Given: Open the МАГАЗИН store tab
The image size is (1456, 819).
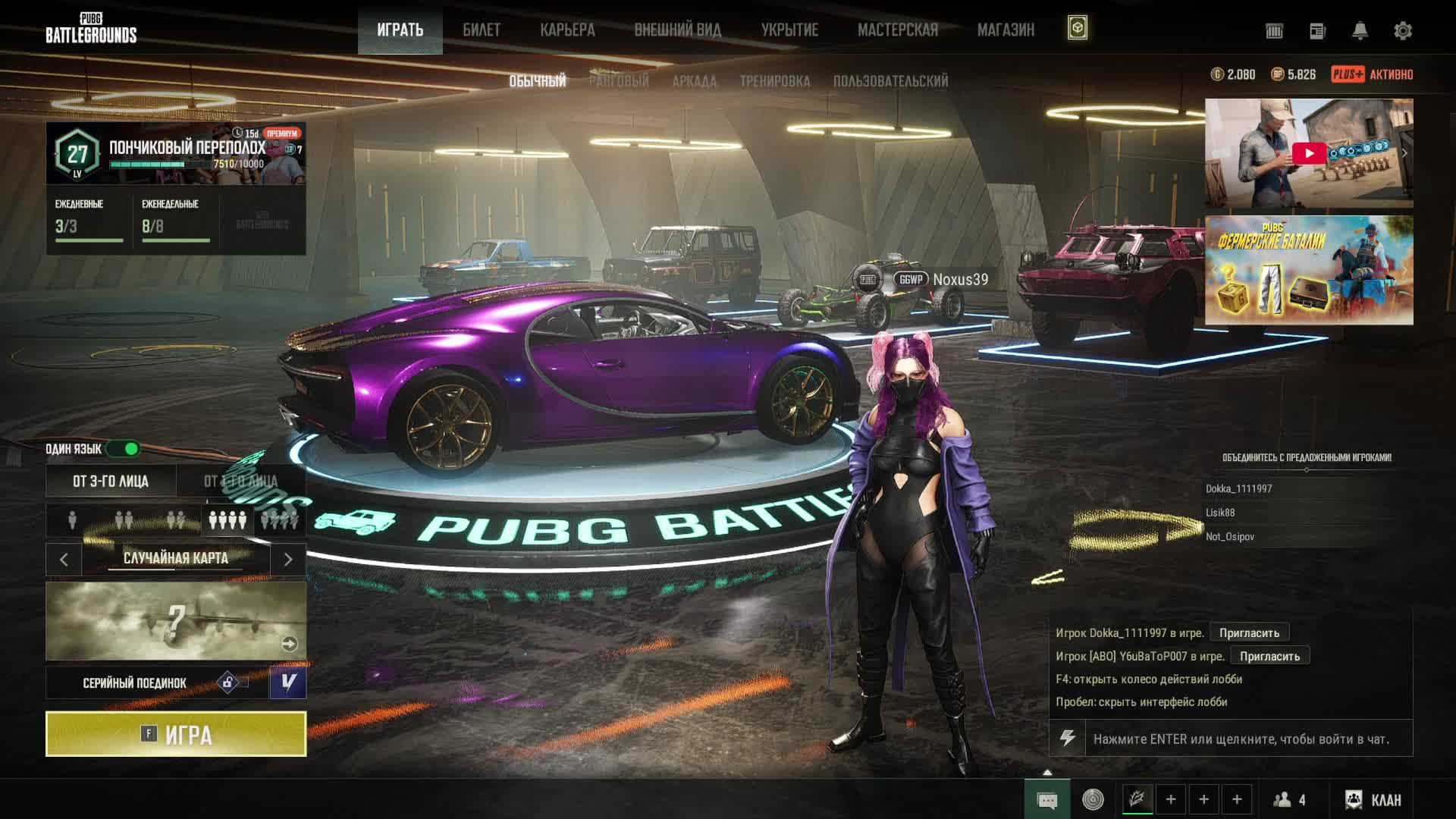Looking at the screenshot, I should coord(1006,30).
